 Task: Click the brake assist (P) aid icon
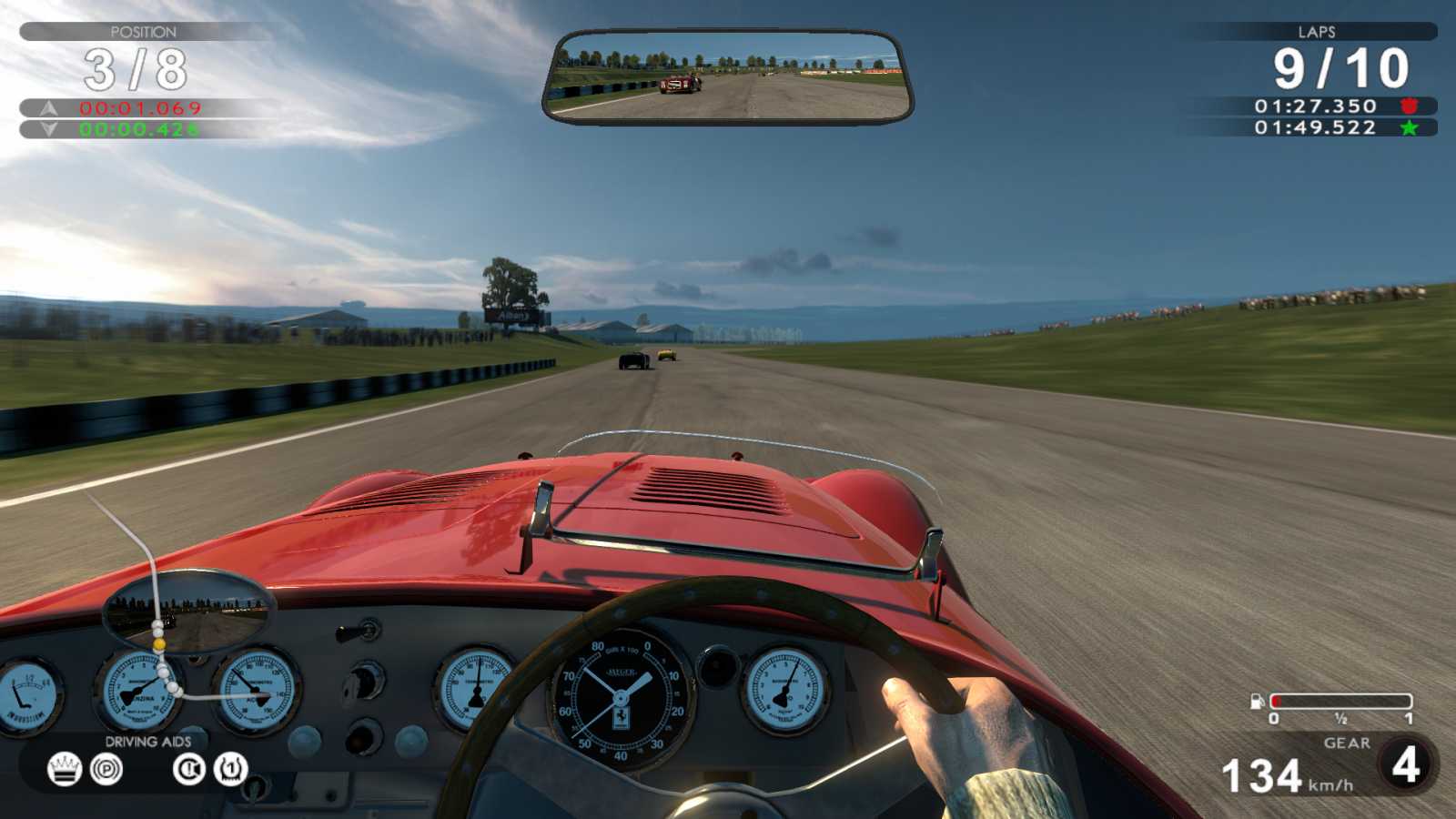click(x=106, y=770)
